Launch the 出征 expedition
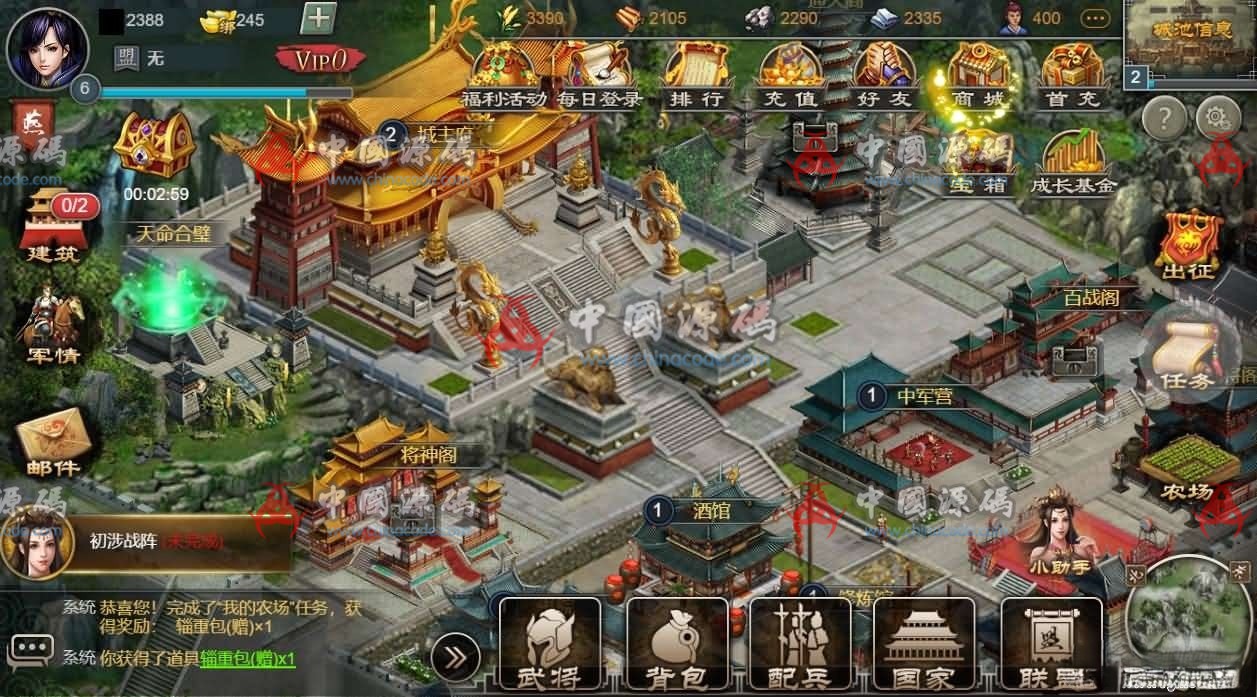Viewport: 1257px width, 697px height. (x=1188, y=245)
